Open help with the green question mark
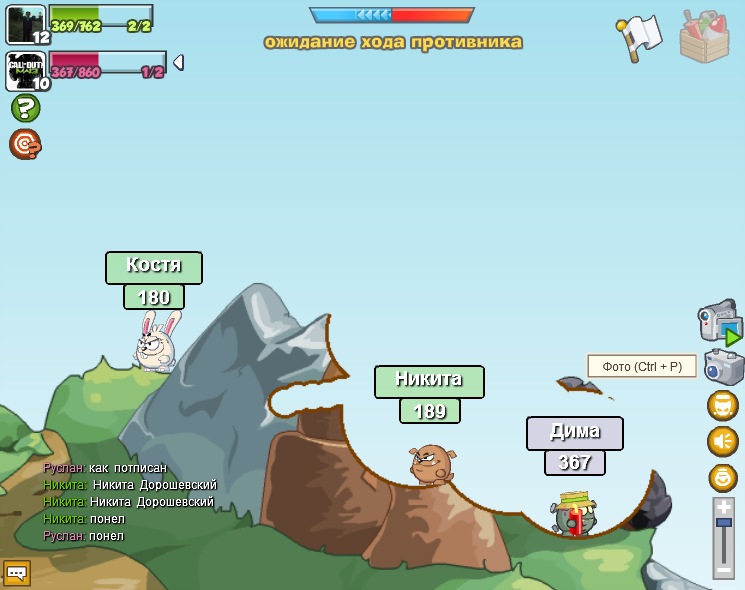 (25, 108)
